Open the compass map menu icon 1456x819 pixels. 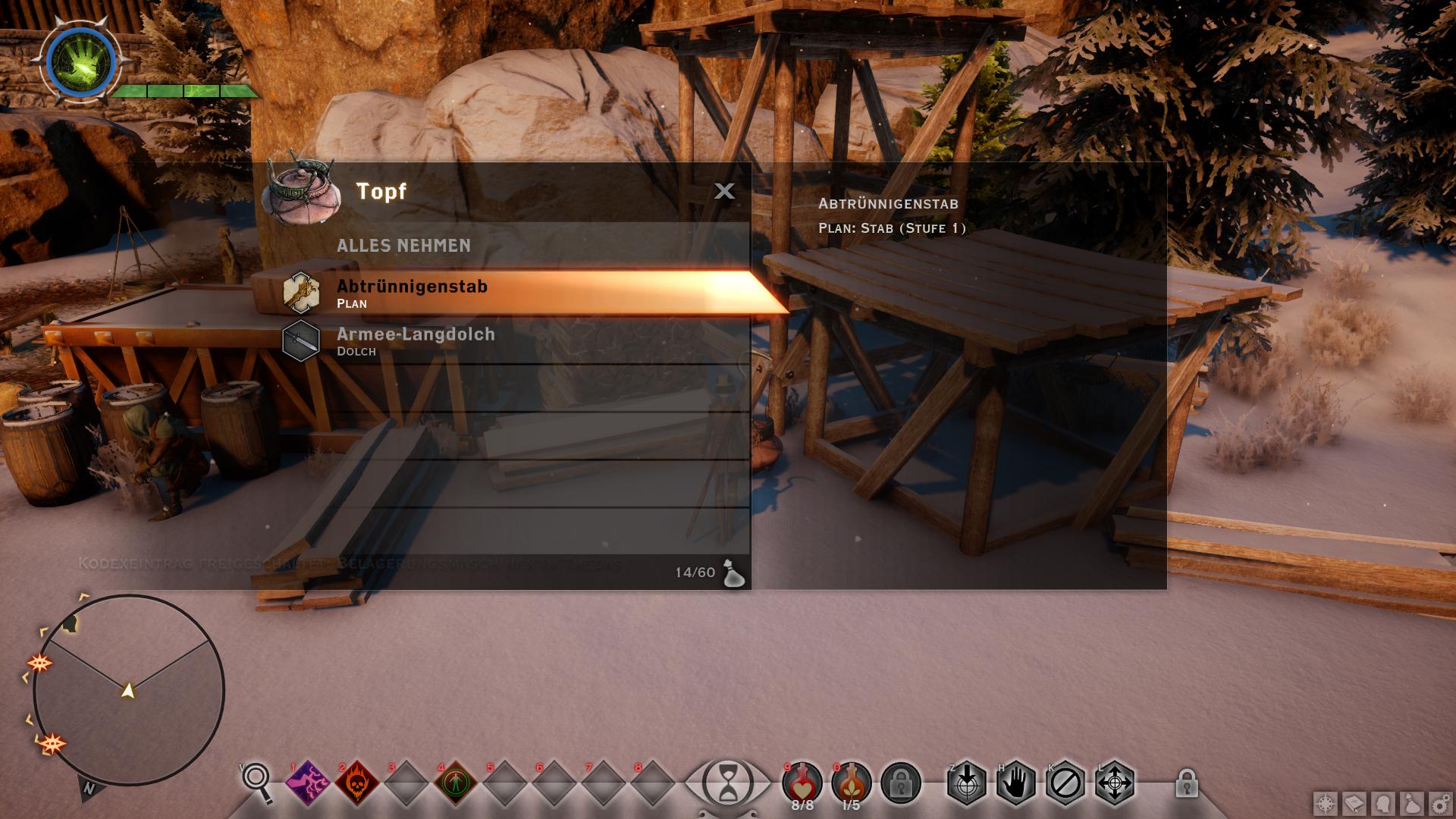coord(1326,804)
